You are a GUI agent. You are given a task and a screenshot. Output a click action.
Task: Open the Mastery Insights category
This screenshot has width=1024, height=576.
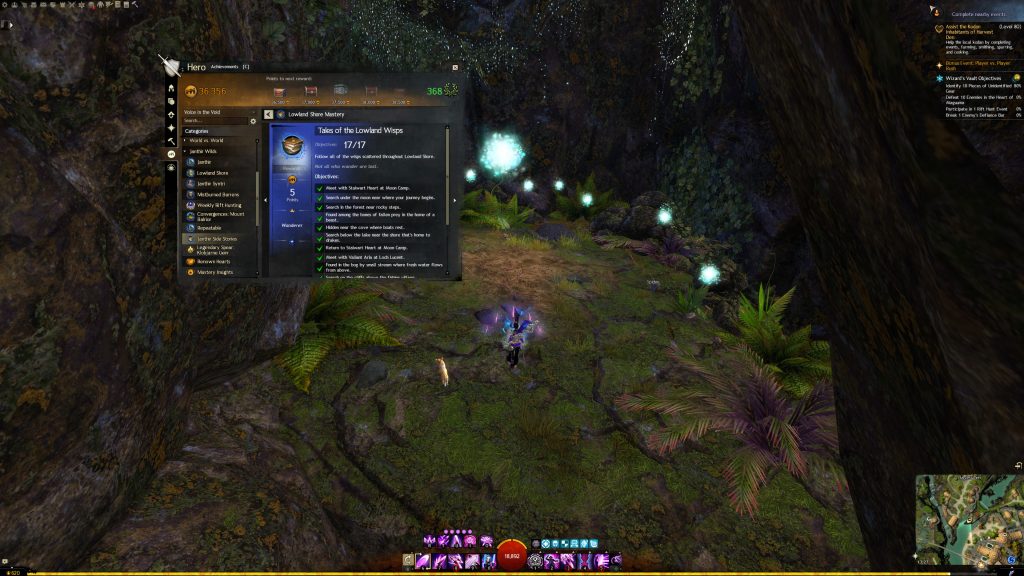click(214, 272)
